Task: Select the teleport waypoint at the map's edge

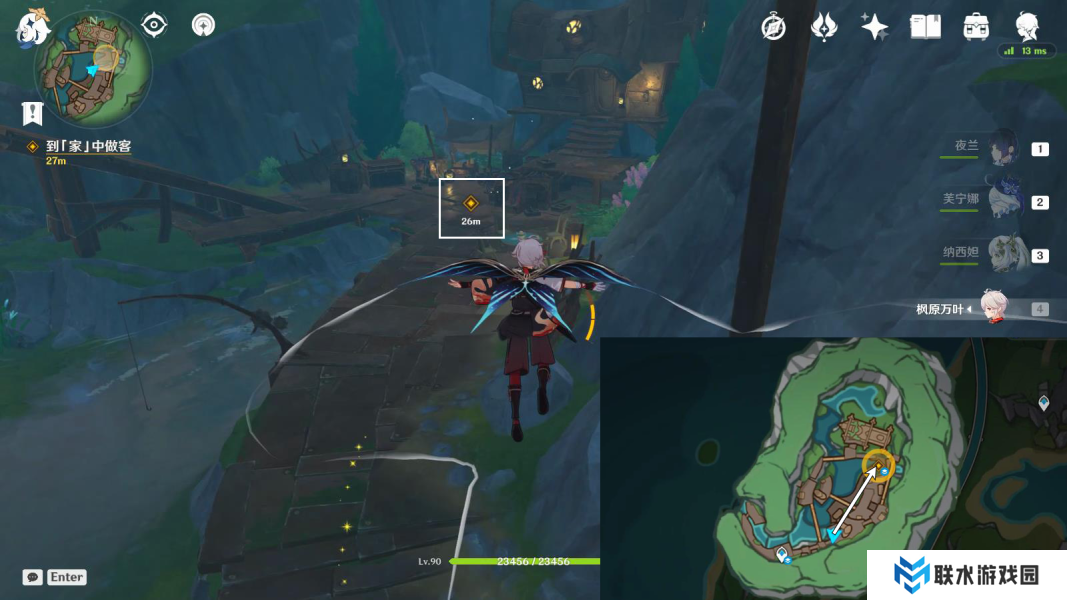Action: click(x=1044, y=403)
